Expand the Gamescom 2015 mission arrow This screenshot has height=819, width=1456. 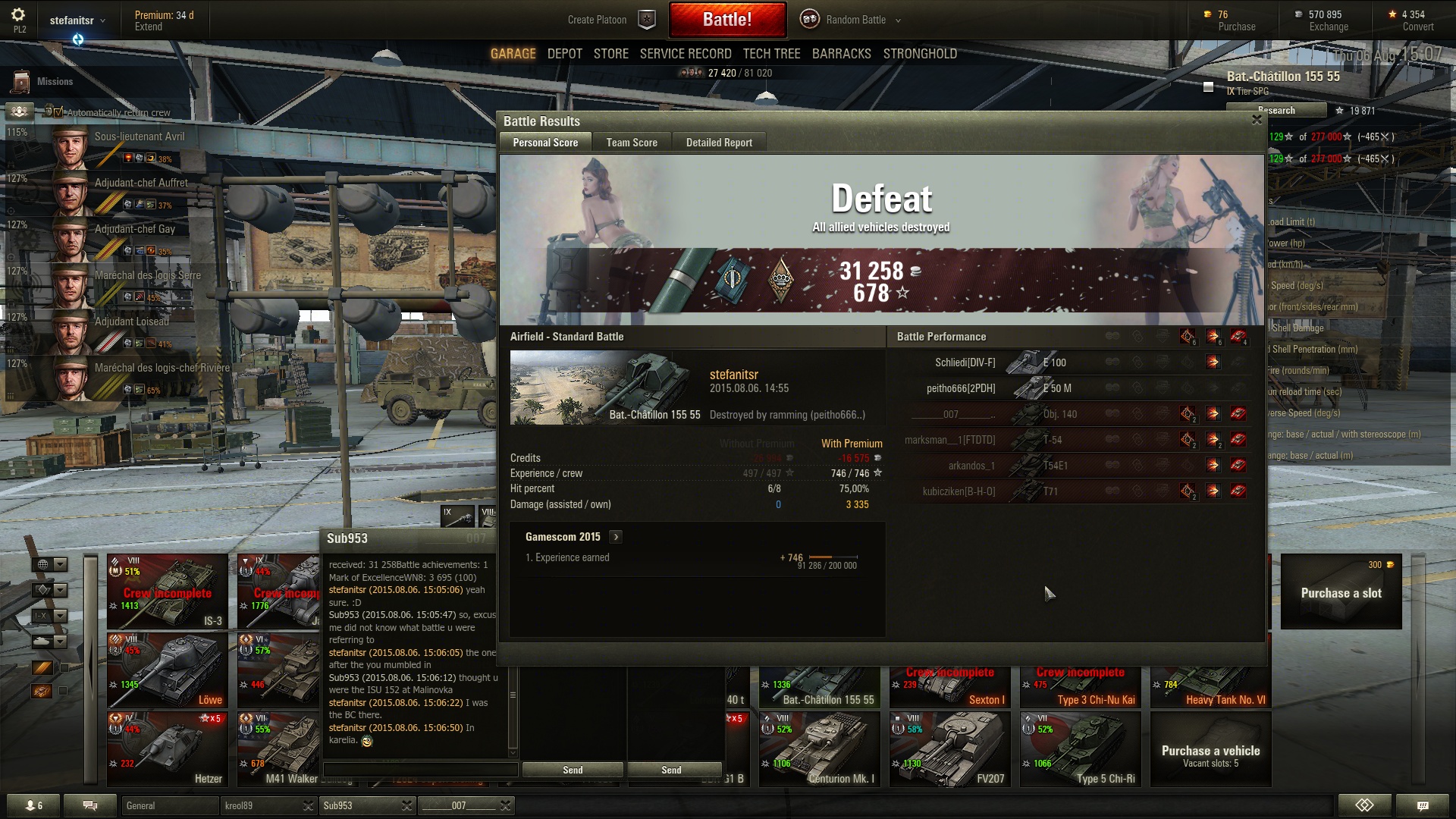click(616, 537)
